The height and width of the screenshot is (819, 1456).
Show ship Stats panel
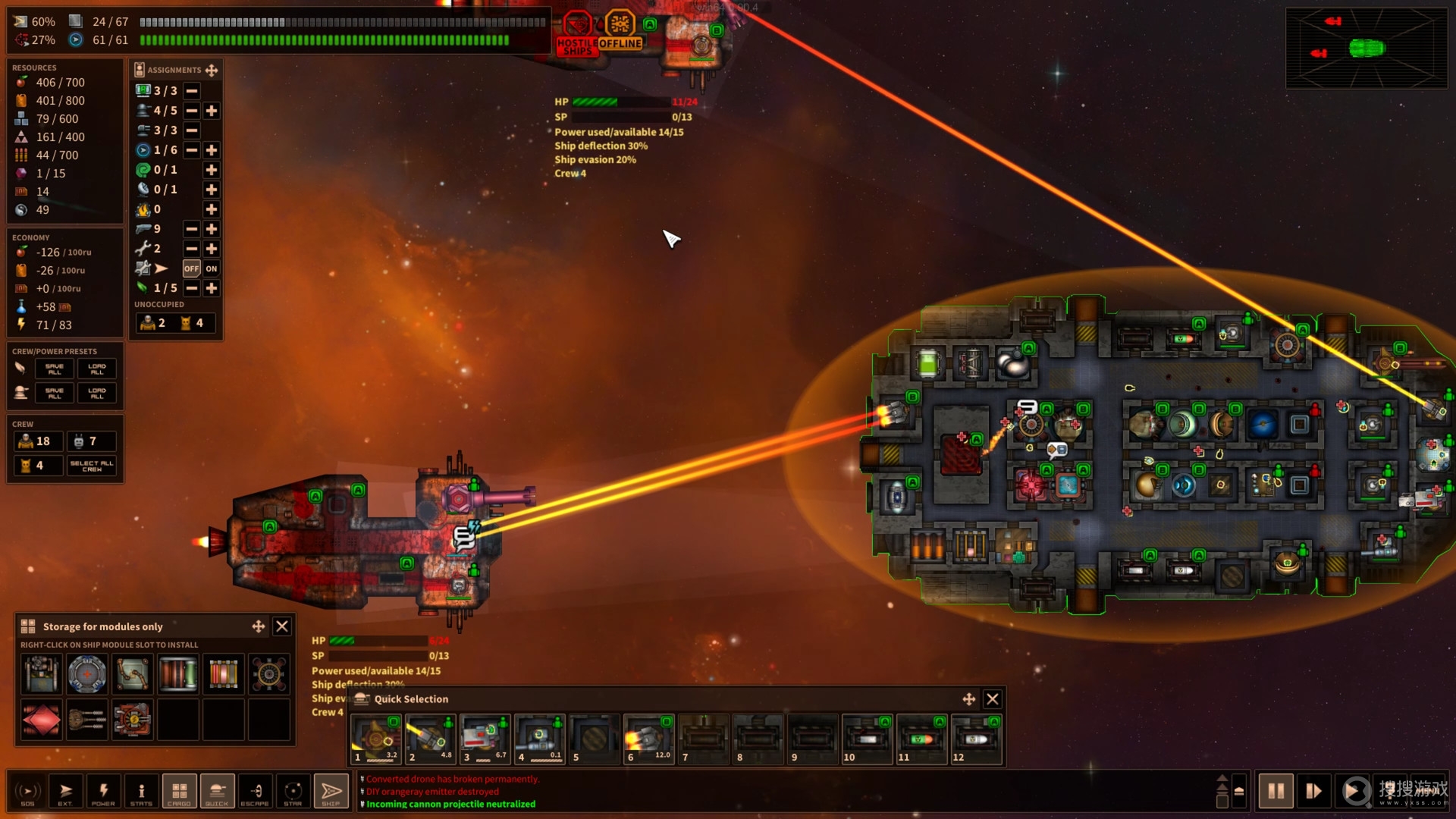click(x=141, y=791)
